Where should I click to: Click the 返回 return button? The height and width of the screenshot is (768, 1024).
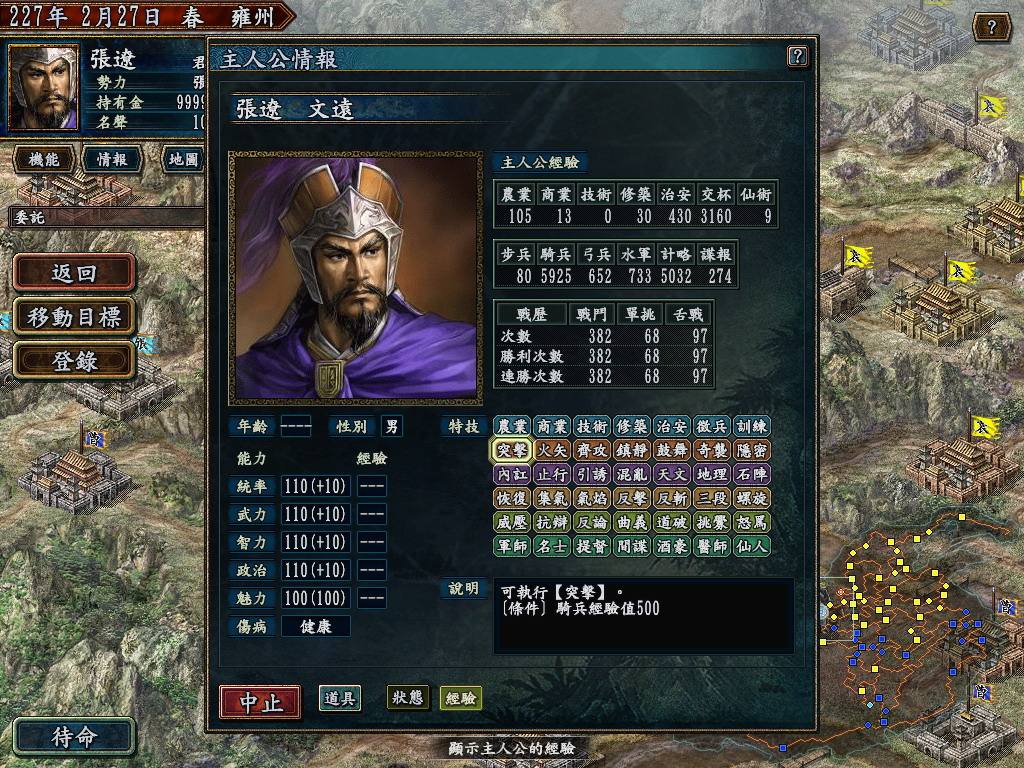tap(74, 273)
